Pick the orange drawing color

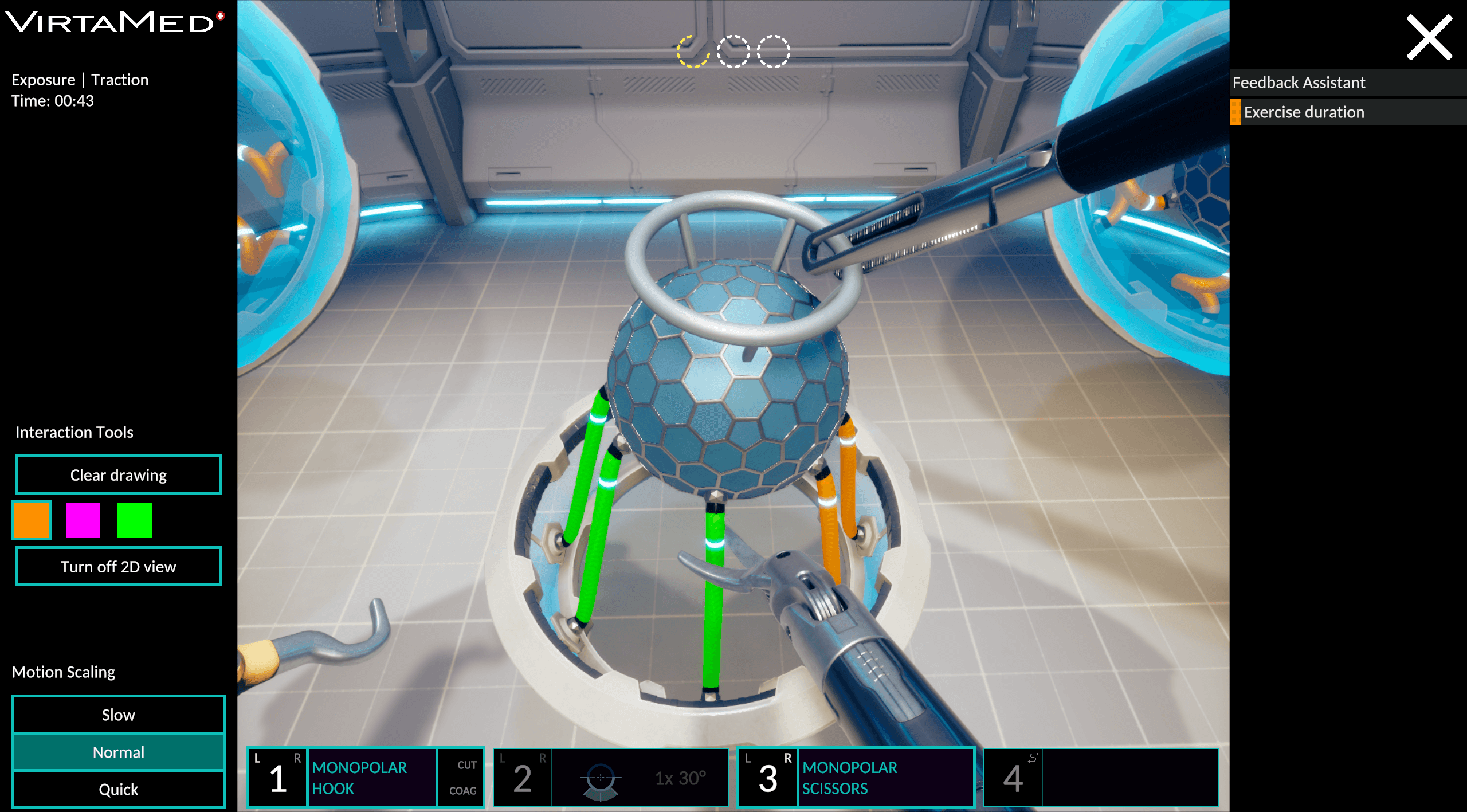tap(32, 520)
